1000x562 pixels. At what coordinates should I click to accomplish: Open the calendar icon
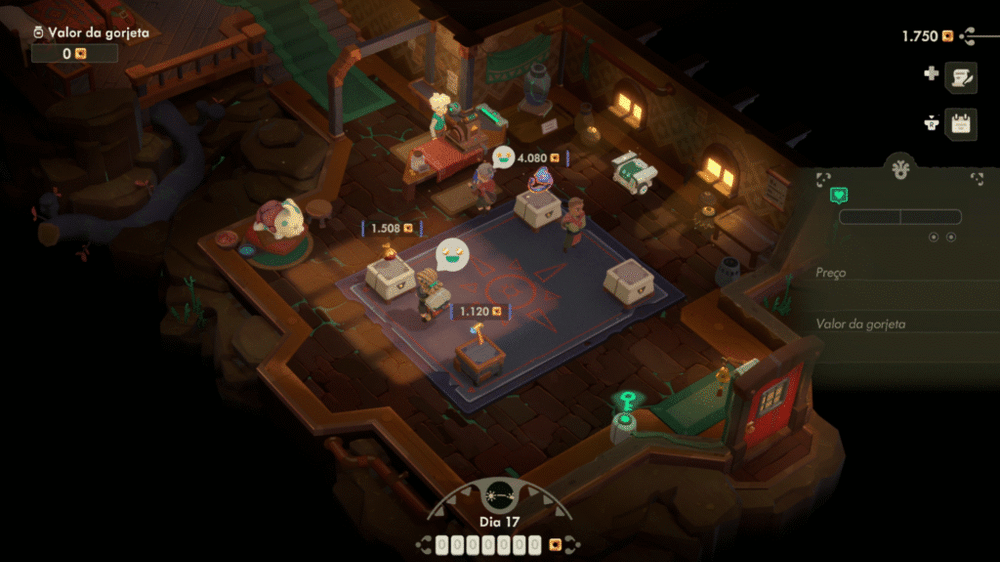[x=961, y=124]
